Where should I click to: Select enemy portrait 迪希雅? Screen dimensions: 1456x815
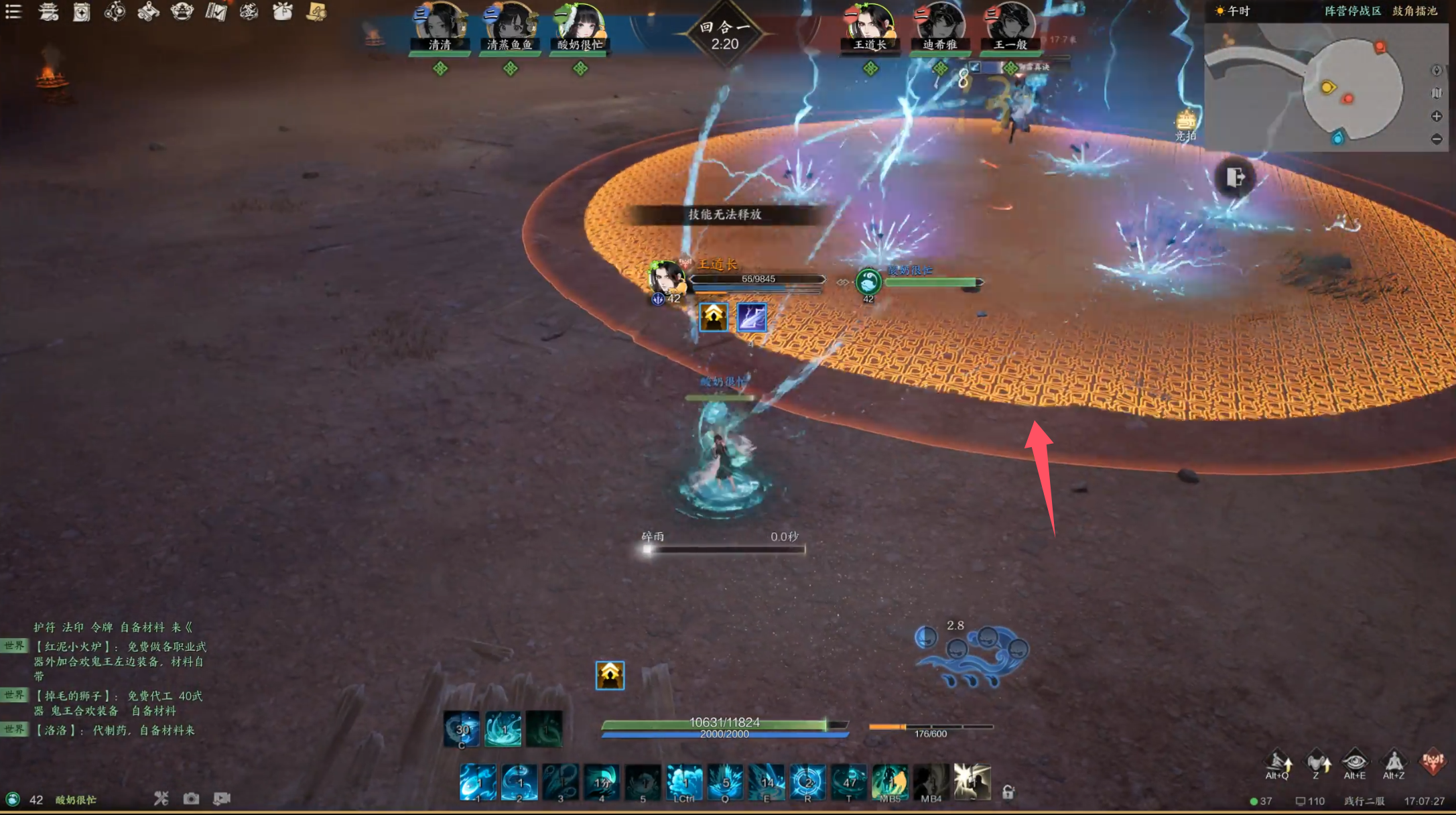pyautogui.click(x=939, y=27)
